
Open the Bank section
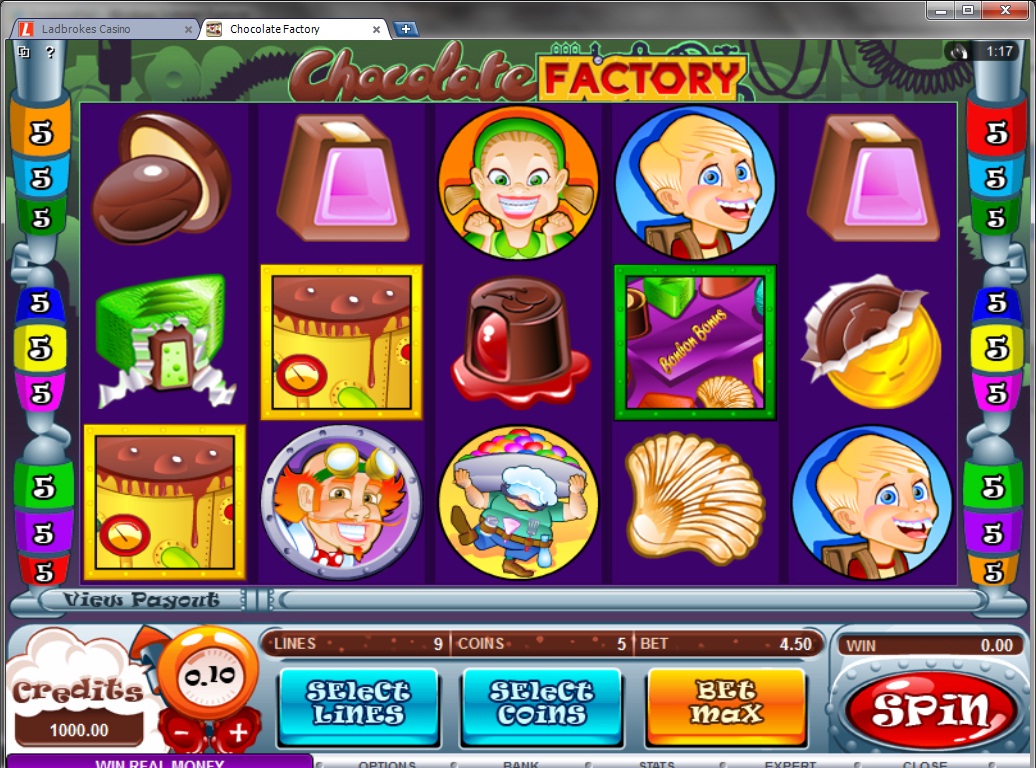click(x=521, y=764)
